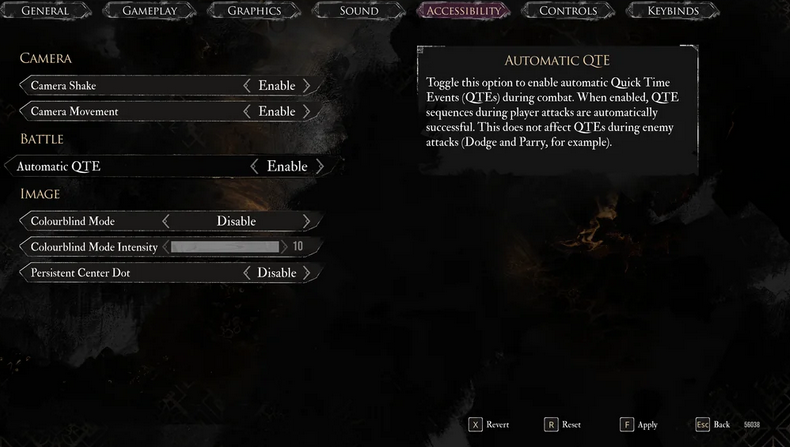Click the left arrow for Camera Shake
The width and height of the screenshot is (790, 447).
click(247, 86)
